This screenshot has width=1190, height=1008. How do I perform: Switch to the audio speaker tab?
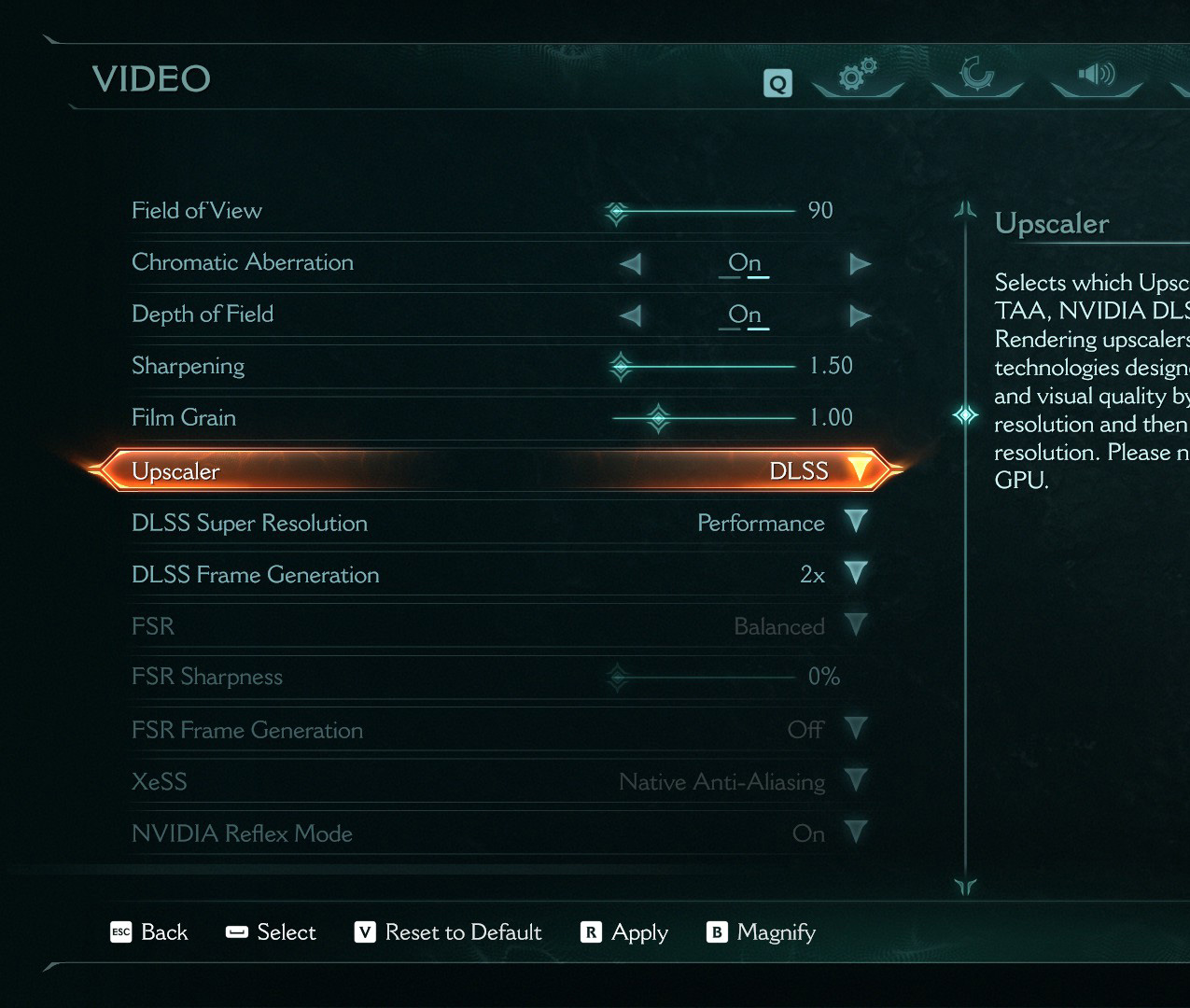point(1097,75)
